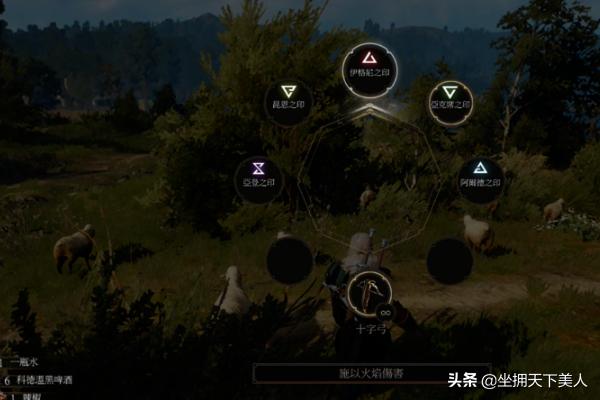Screen dimensions: 600x400
Task: Equip the crossbow (十字弓) slot
Action: click(x=370, y=292)
